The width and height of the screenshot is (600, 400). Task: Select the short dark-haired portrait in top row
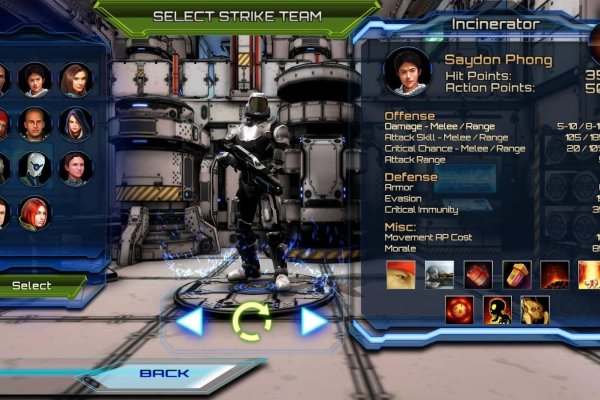coord(35,78)
